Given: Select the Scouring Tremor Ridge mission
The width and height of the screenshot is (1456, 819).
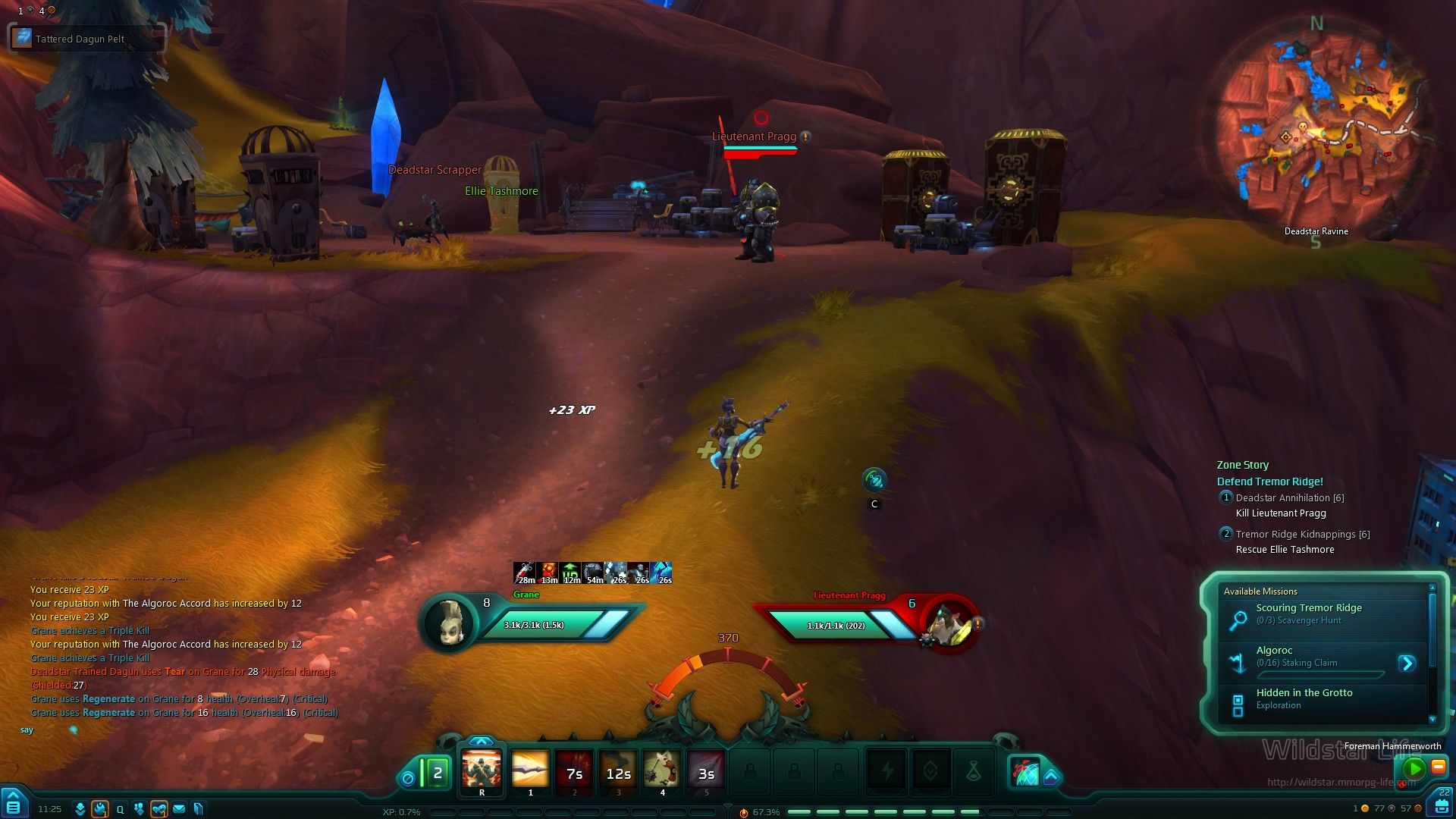Looking at the screenshot, I should point(1308,613).
